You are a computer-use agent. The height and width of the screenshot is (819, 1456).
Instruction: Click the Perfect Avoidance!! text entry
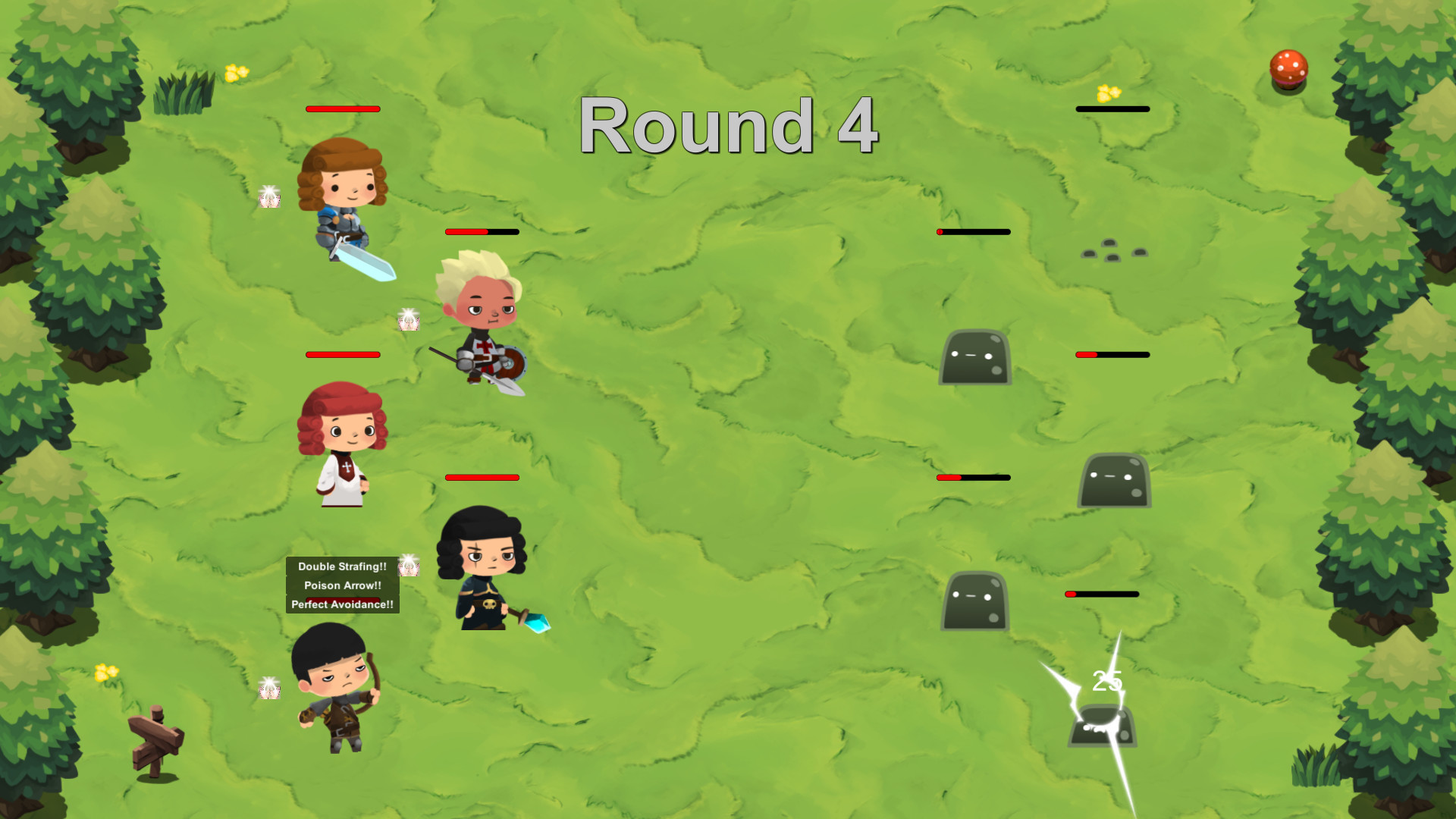coord(340,605)
